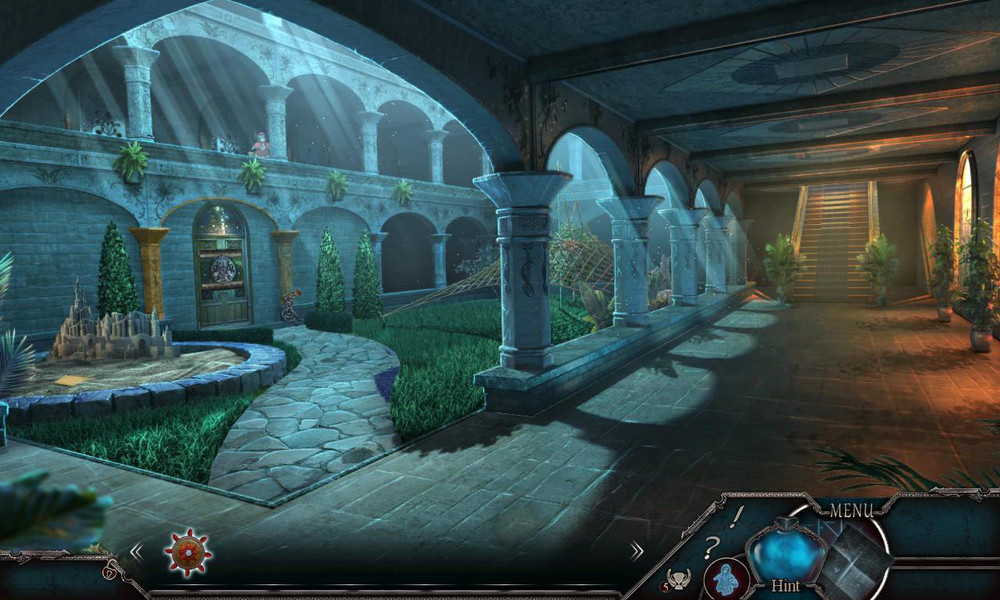Open the trophy achievements icon
The height and width of the screenshot is (600, 1000).
click(680, 578)
